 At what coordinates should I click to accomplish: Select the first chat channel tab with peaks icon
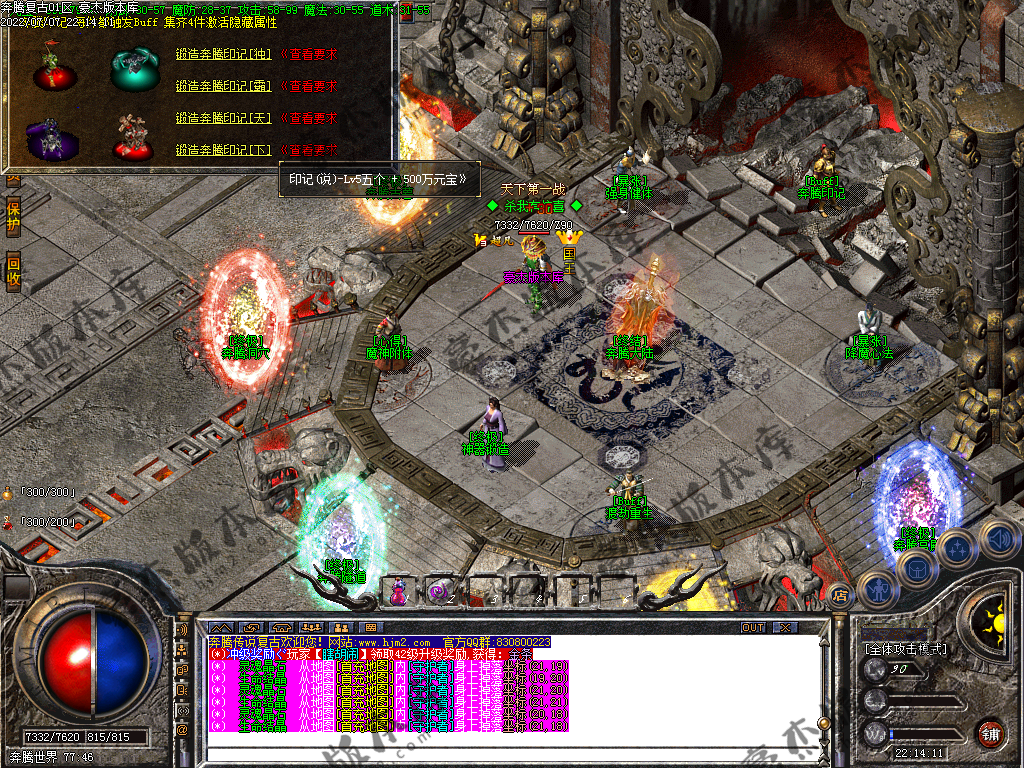221,627
